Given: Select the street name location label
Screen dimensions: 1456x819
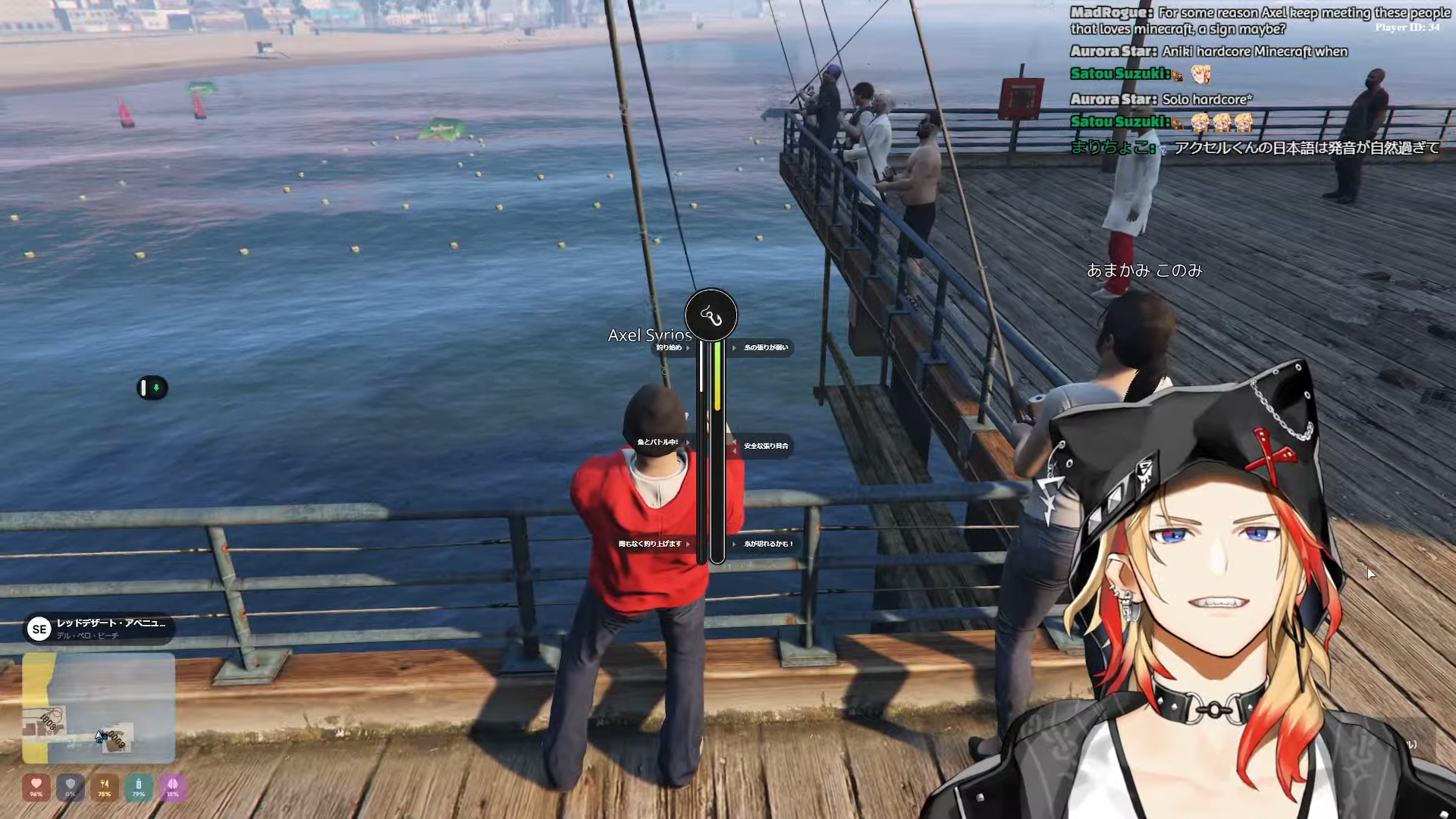Looking at the screenshot, I should pyautogui.click(x=111, y=623).
